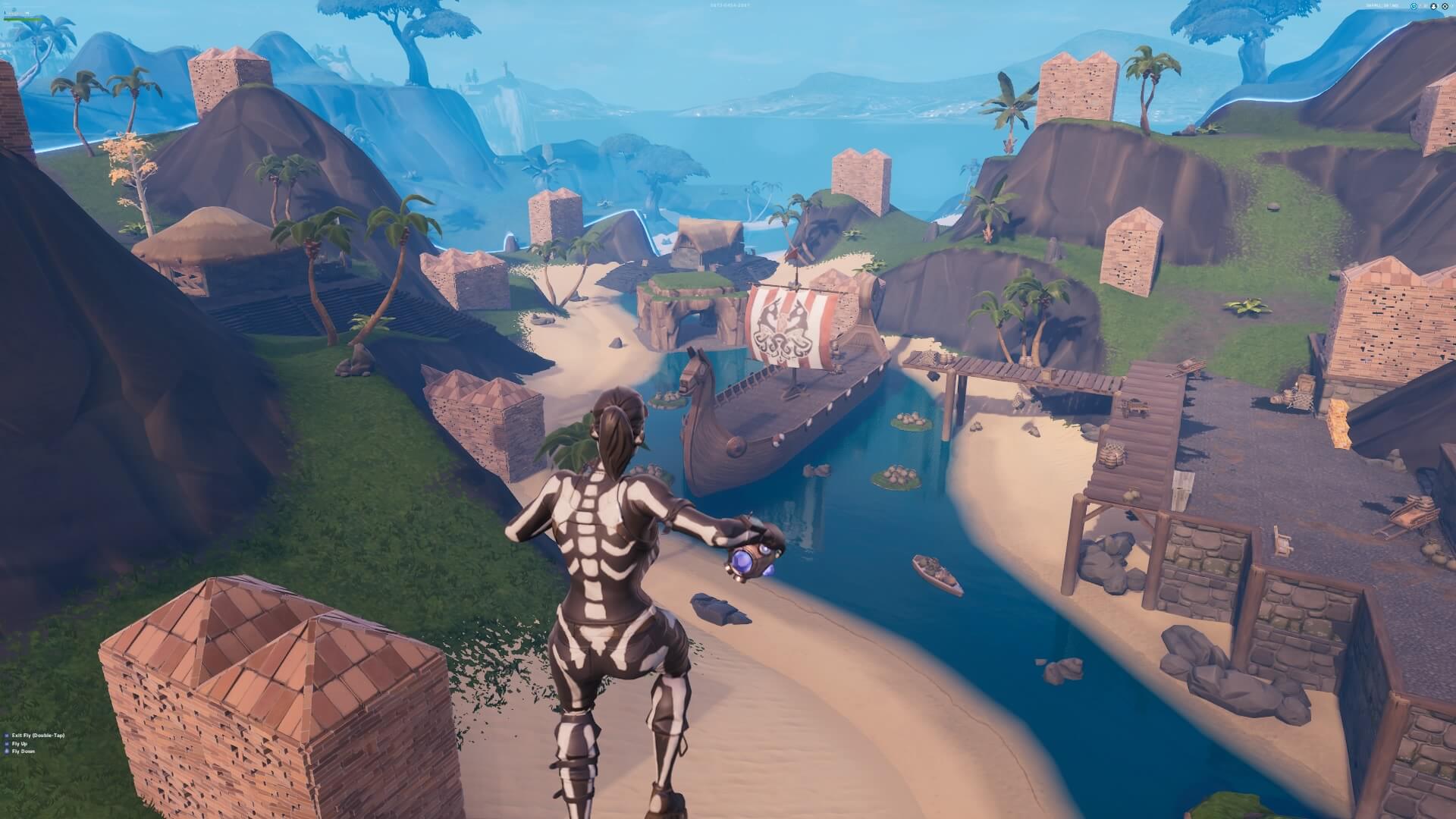The height and width of the screenshot is (819, 1456).
Task: Click the eliminations crosshair icon
Action: 1445,6
